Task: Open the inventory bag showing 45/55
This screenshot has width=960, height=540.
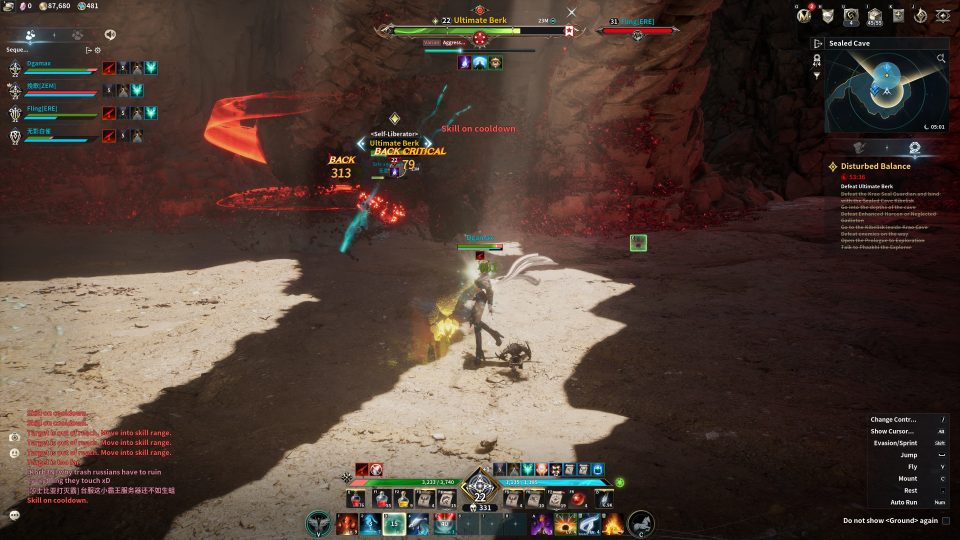Action: coord(874,15)
